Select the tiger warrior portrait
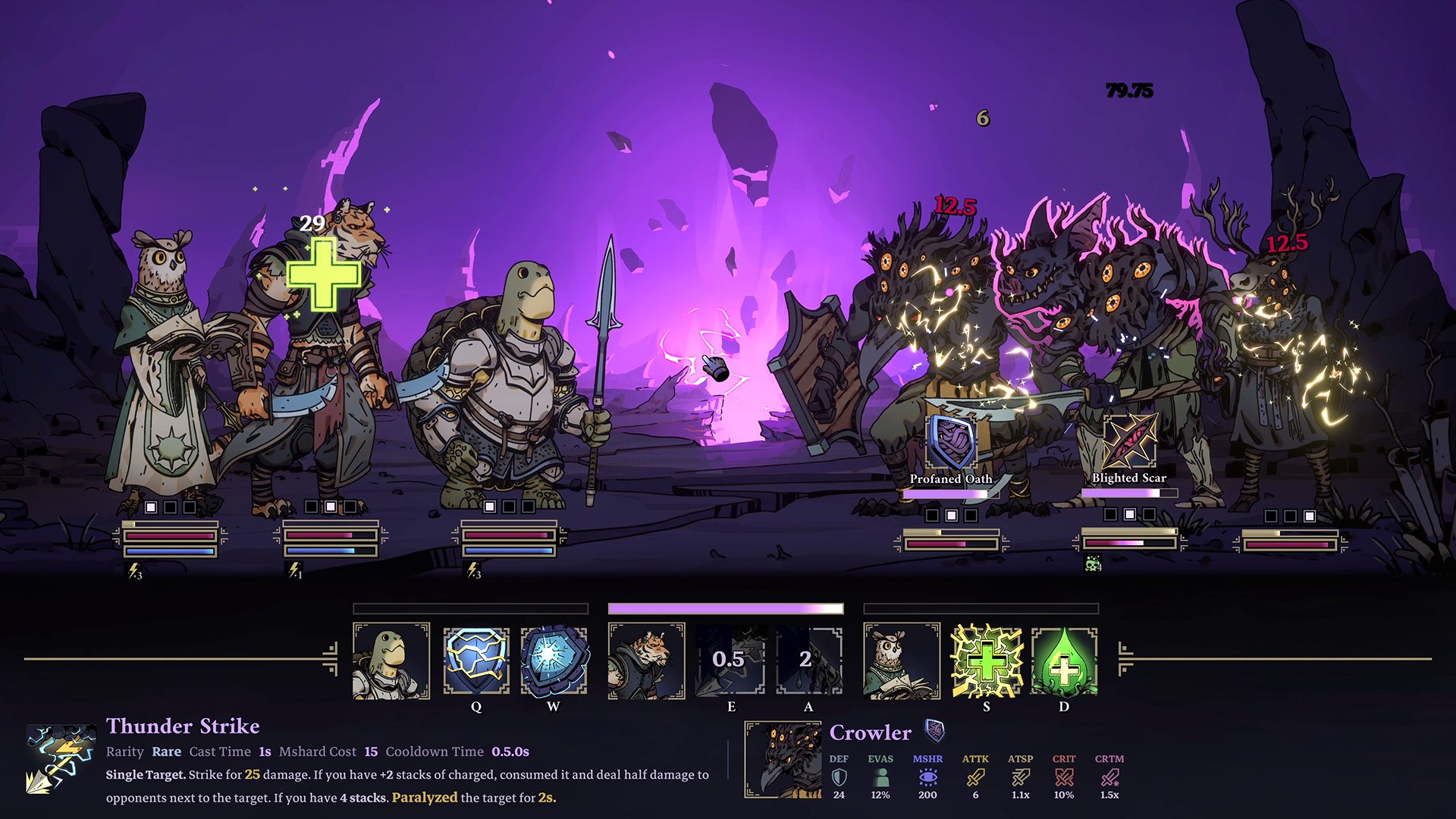1456x819 pixels. [646, 661]
